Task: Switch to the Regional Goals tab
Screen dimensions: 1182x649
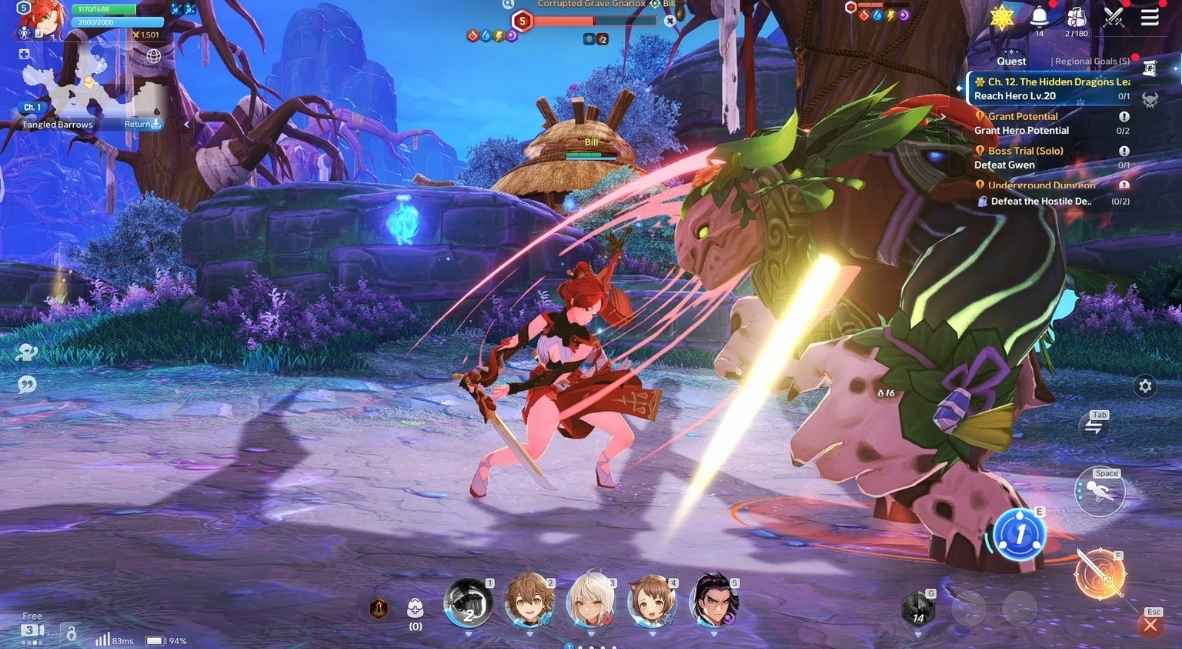Action: (1093, 62)
